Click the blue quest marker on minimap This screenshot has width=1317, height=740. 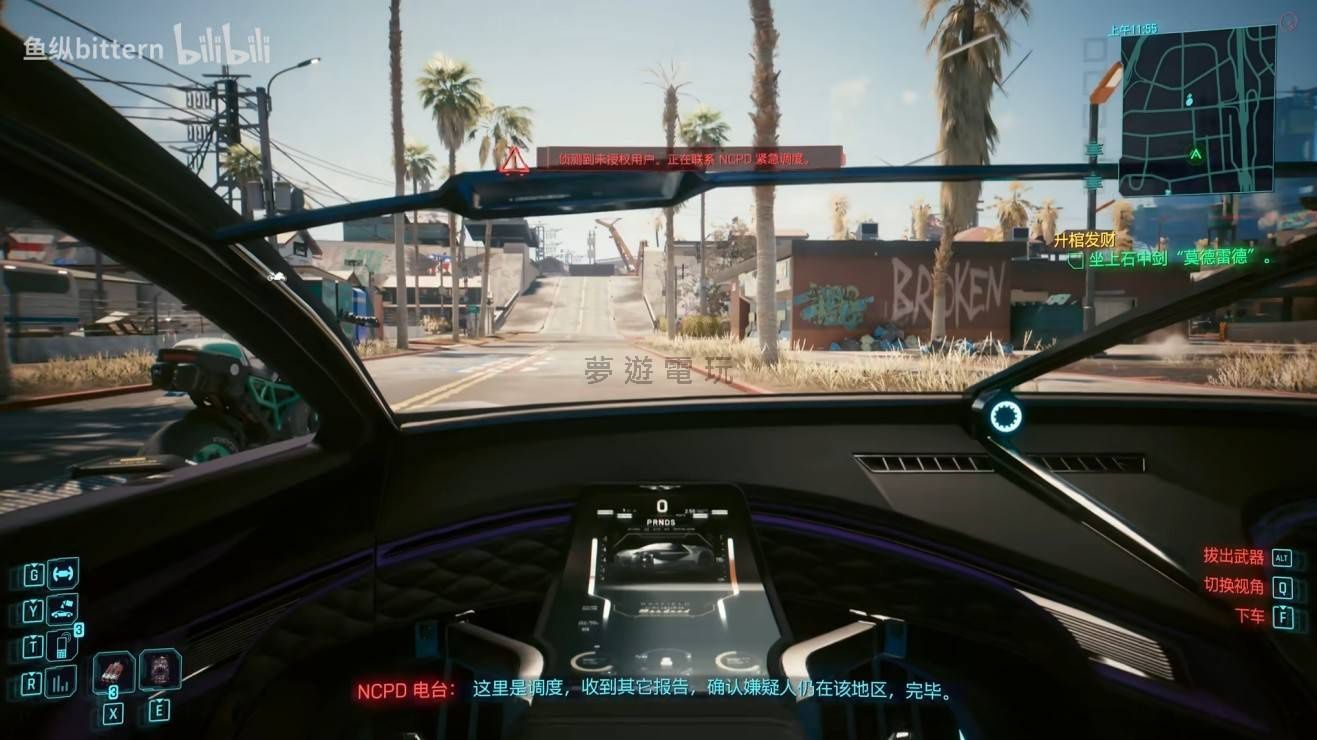point(1189,100)
